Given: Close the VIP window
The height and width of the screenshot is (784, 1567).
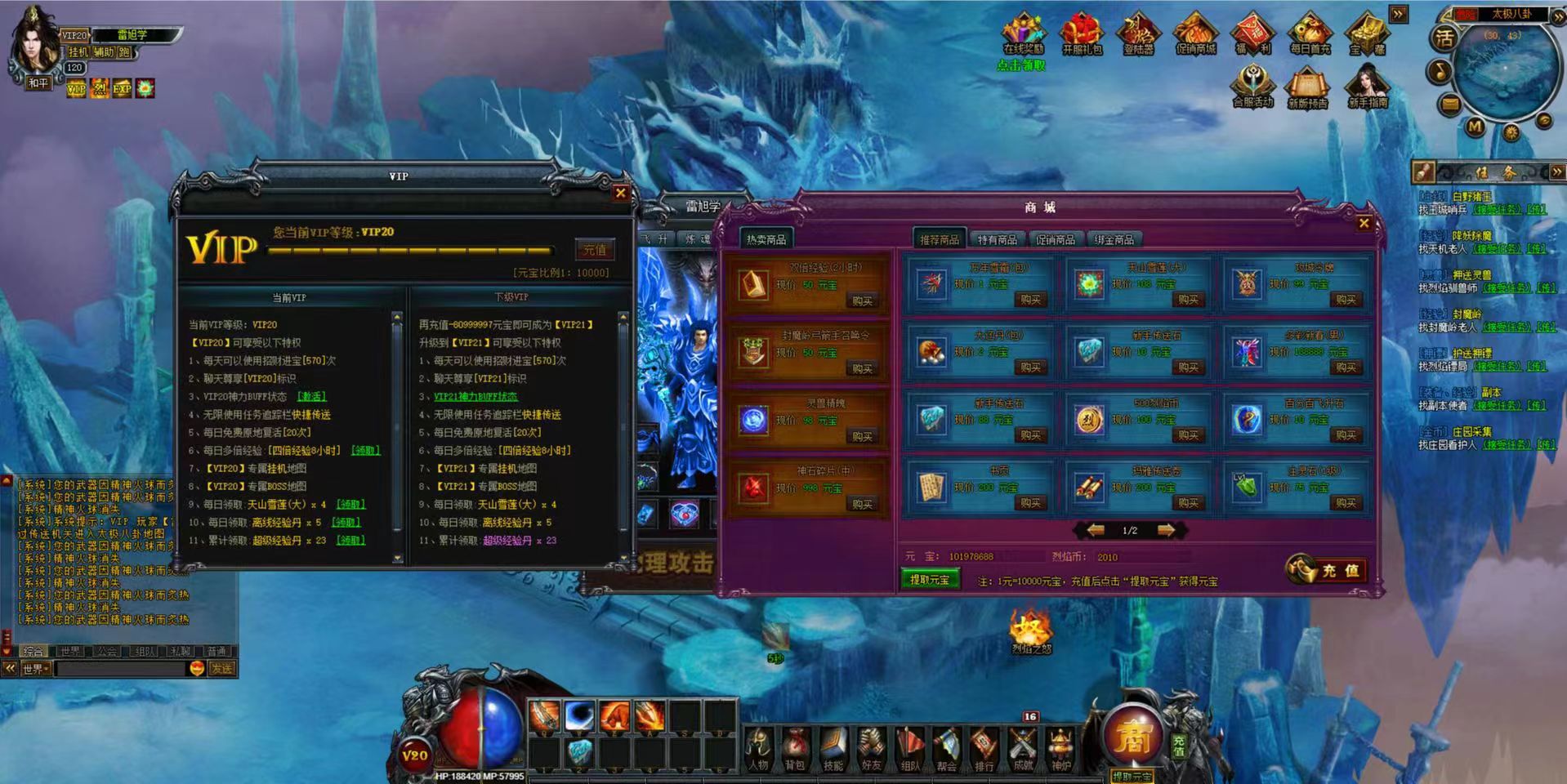Looking at the screenshot, I should pyautogui.click(x=621, y=194).
